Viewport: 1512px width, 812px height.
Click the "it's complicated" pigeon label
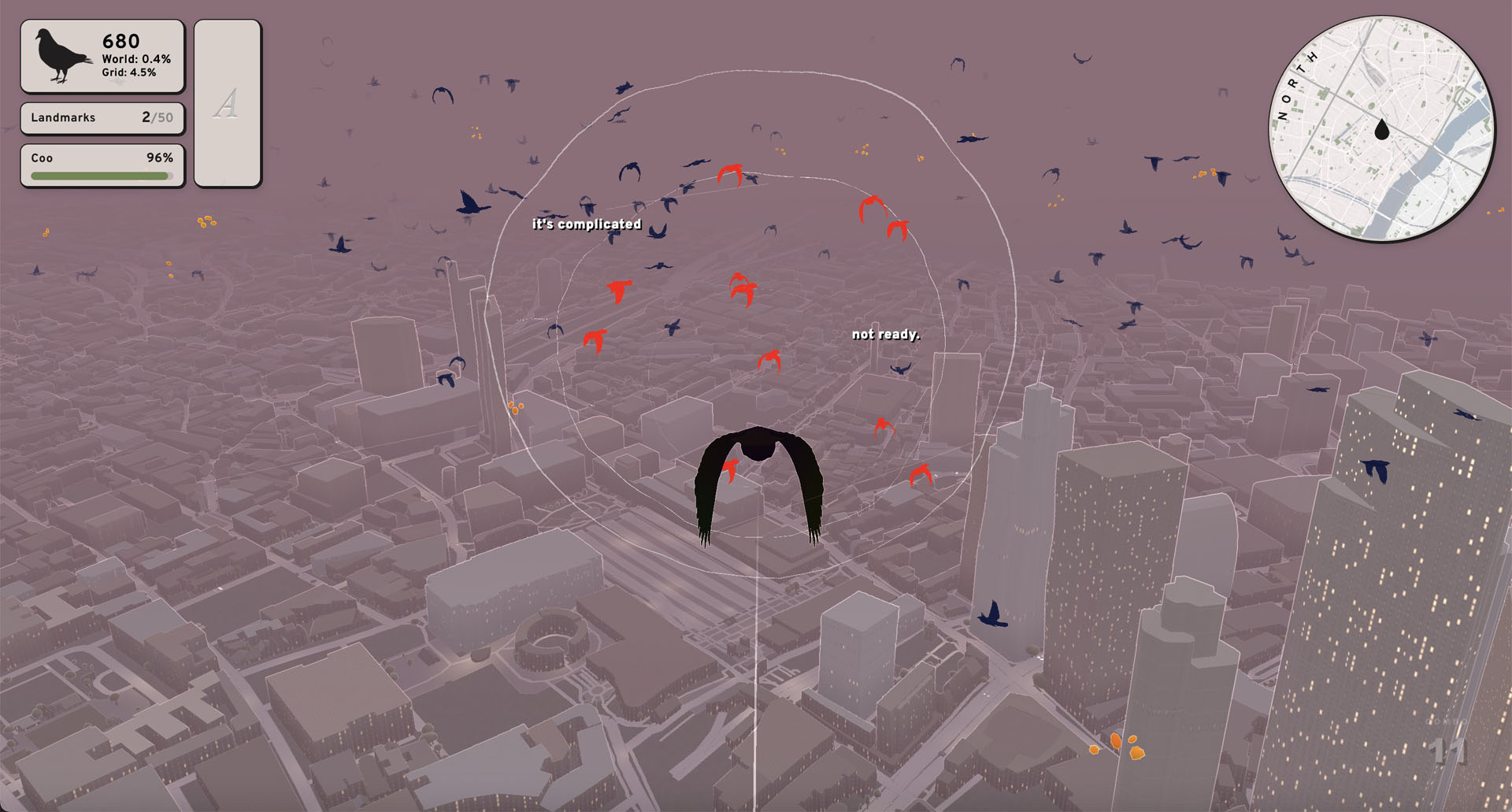587,224
